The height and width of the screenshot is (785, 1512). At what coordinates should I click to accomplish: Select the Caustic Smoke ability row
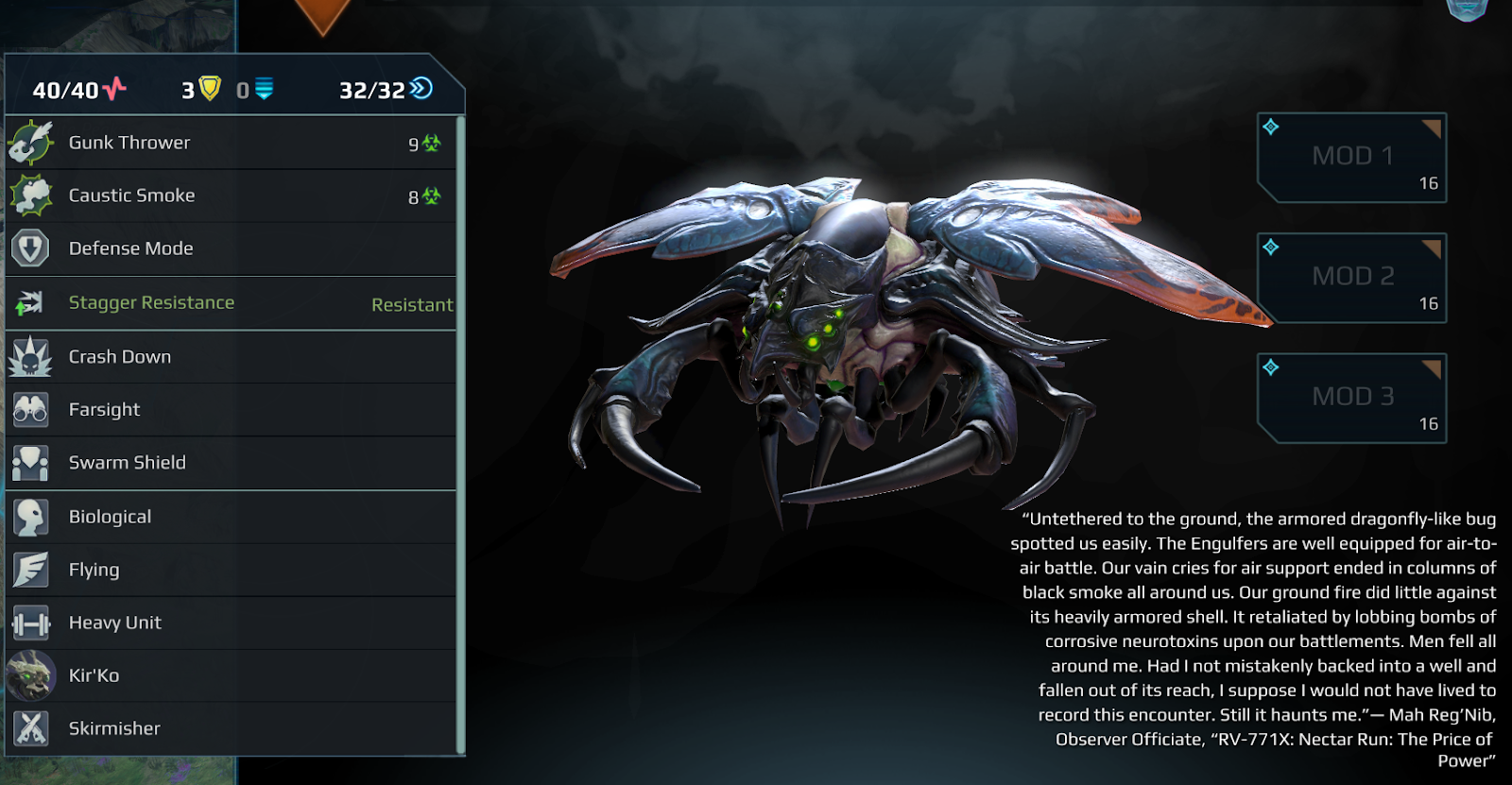tap(231, 196)
